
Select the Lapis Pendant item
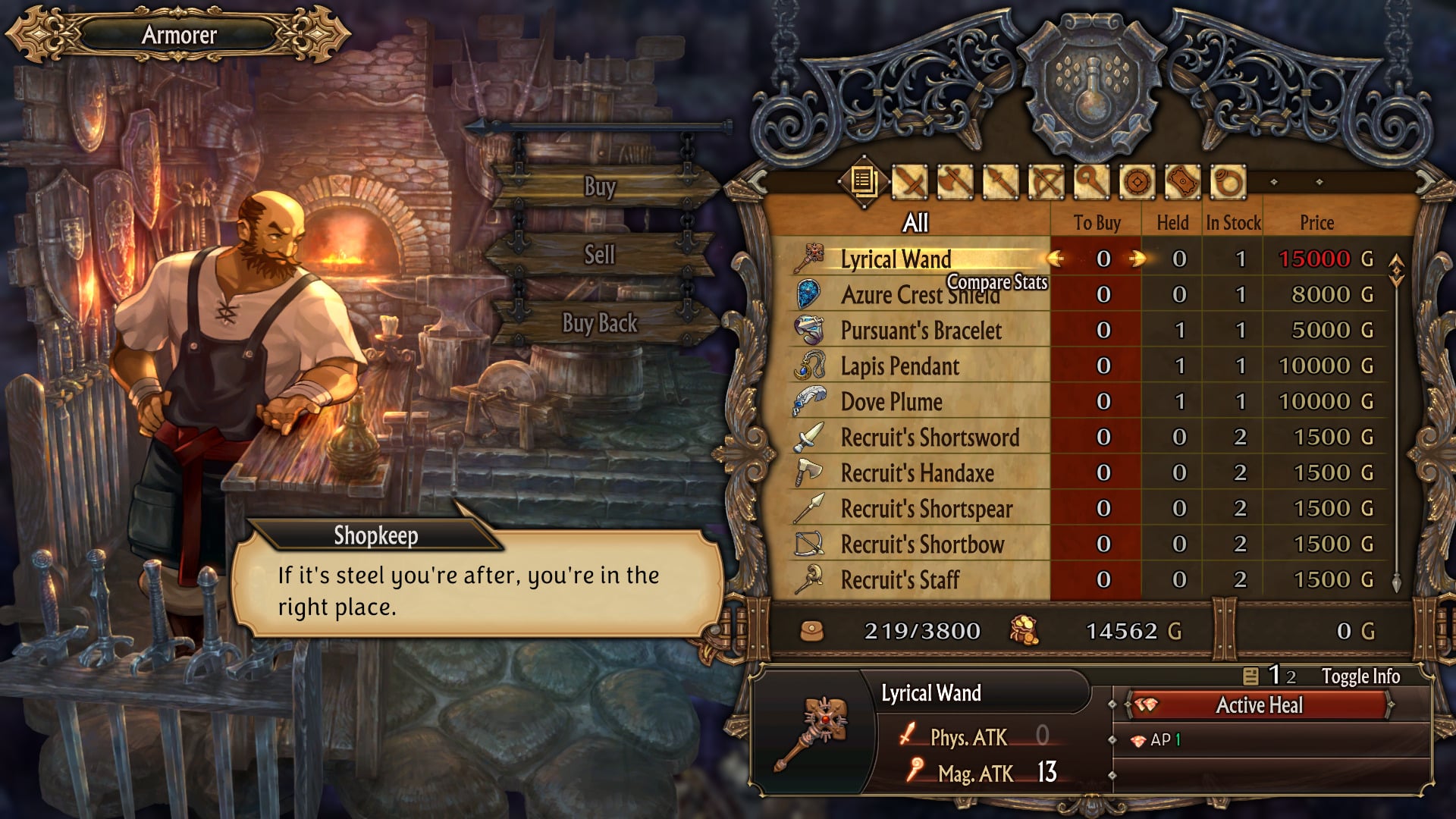(899, 366)
